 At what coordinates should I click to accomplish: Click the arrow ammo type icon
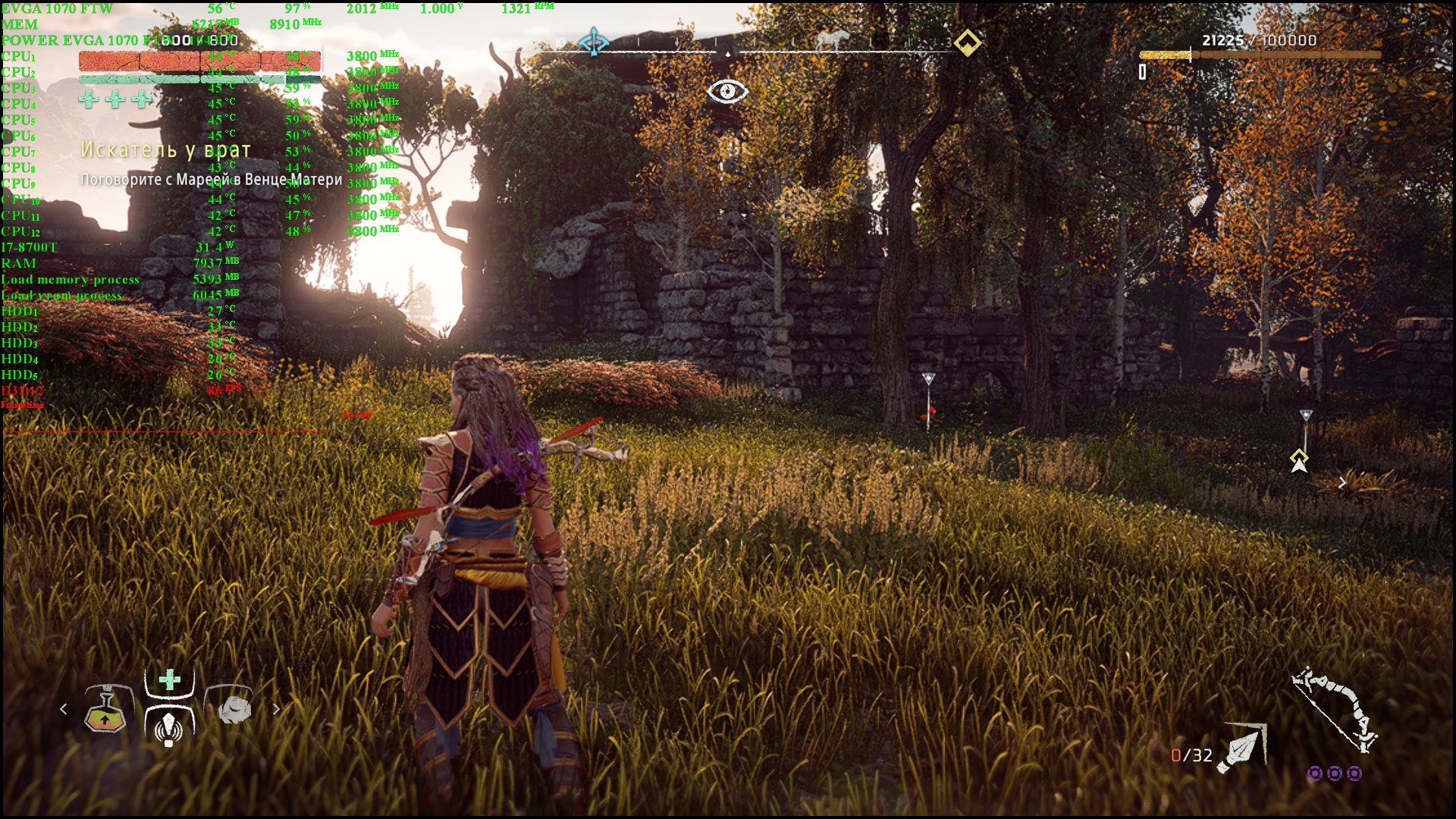point(1242,748)
